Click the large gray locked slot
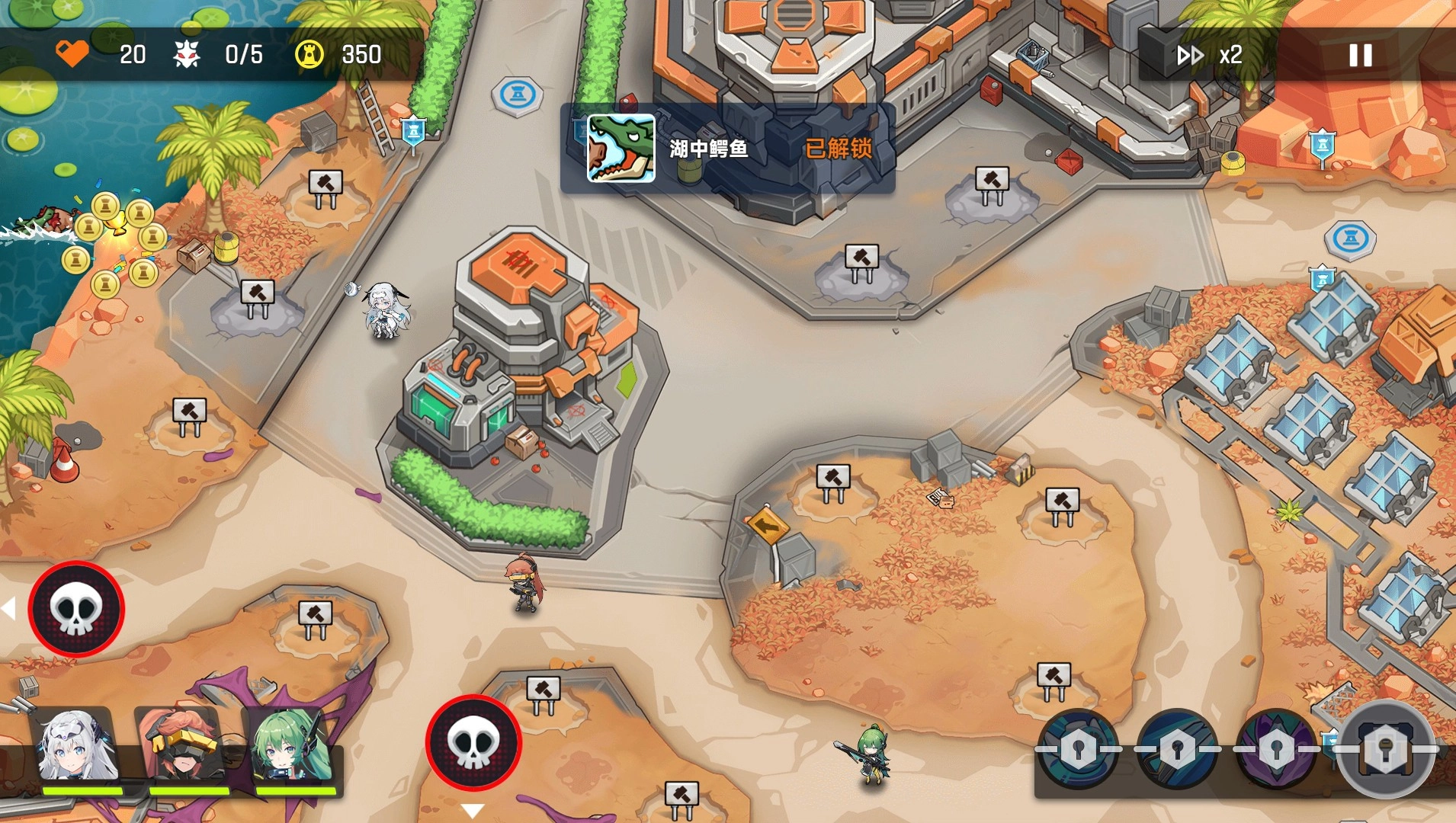Screen dimensions: 1456x823 pyautogui.click(x=1385, y=749)
